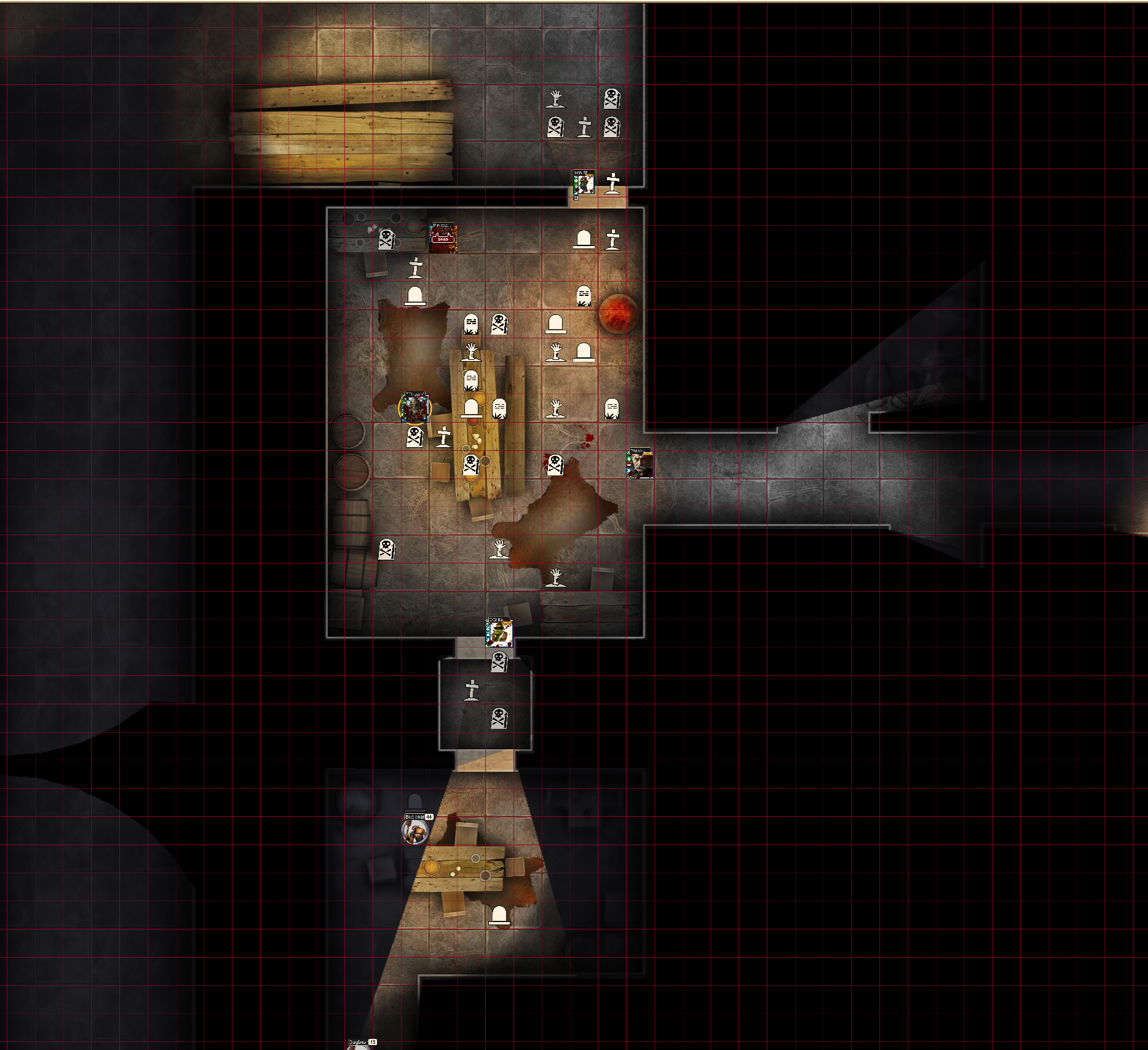Click the Bugbear's number badge showing 15
This screenshot has width=1148, height=1050.
pyautogui.click(x=373, y=1043)
